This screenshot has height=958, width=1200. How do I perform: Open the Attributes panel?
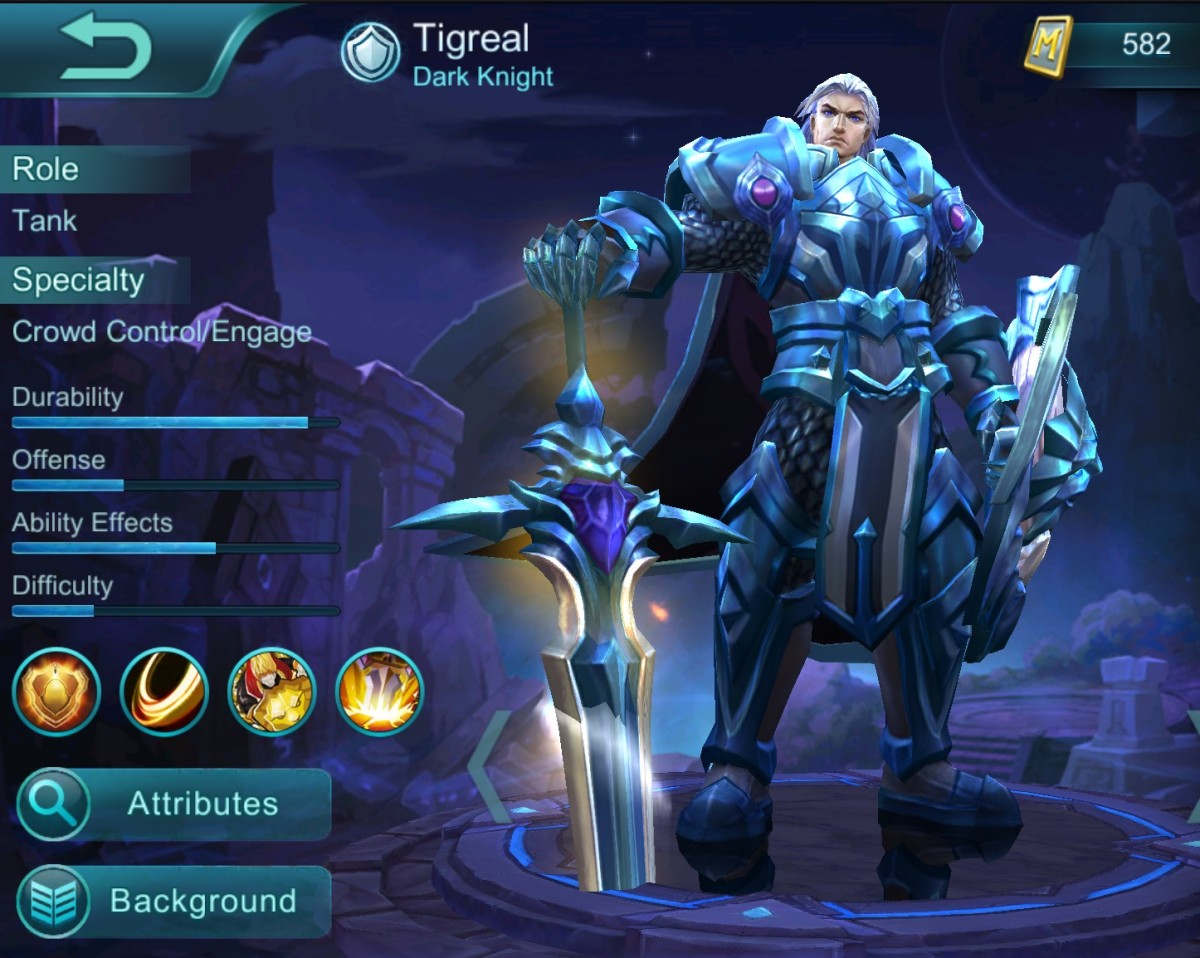[x=174, y=804]
